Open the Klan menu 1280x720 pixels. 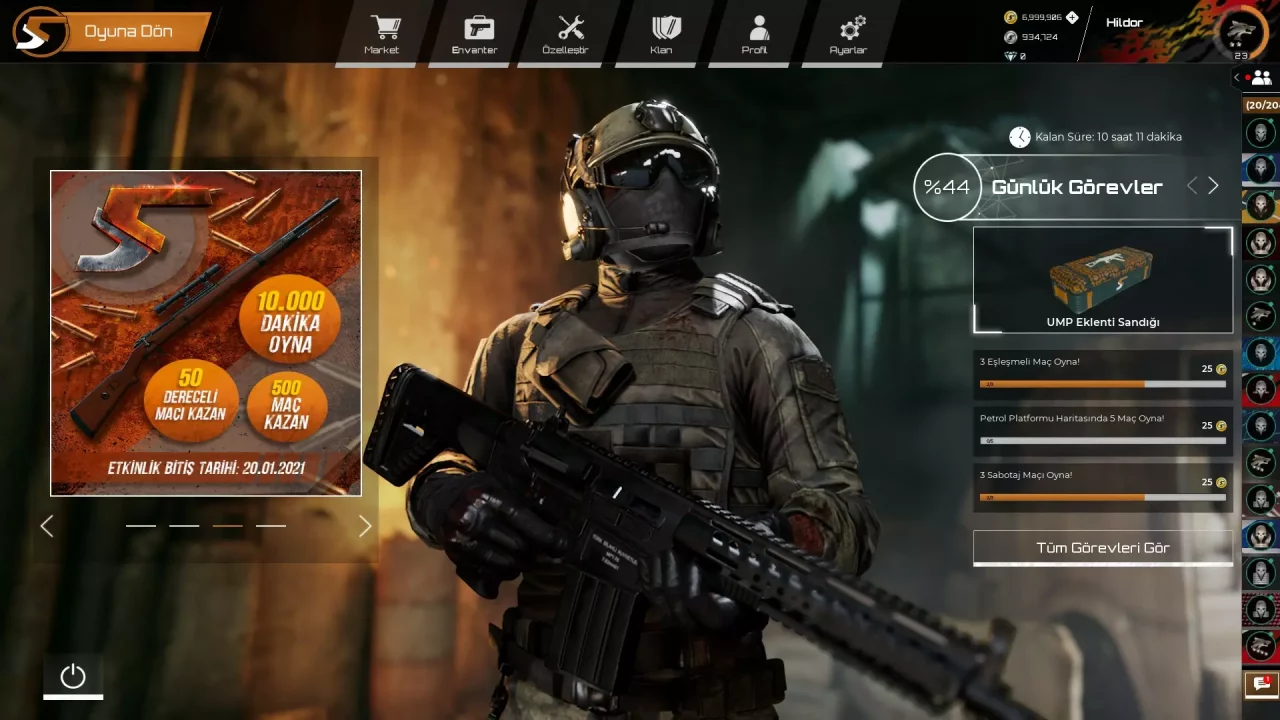tap(663, 34)
